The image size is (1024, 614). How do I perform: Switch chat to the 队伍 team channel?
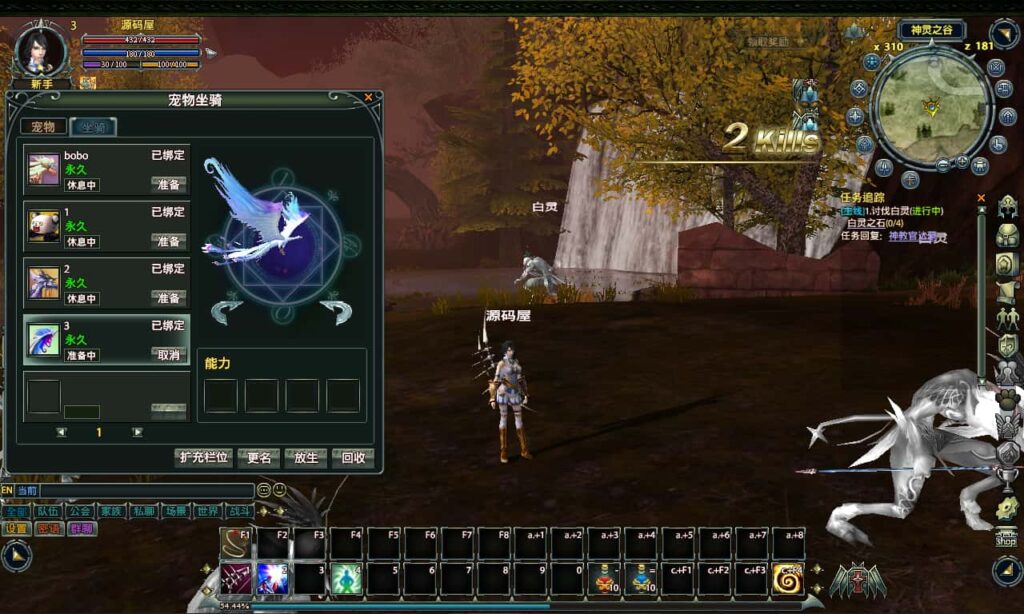[x=49, y=511]
